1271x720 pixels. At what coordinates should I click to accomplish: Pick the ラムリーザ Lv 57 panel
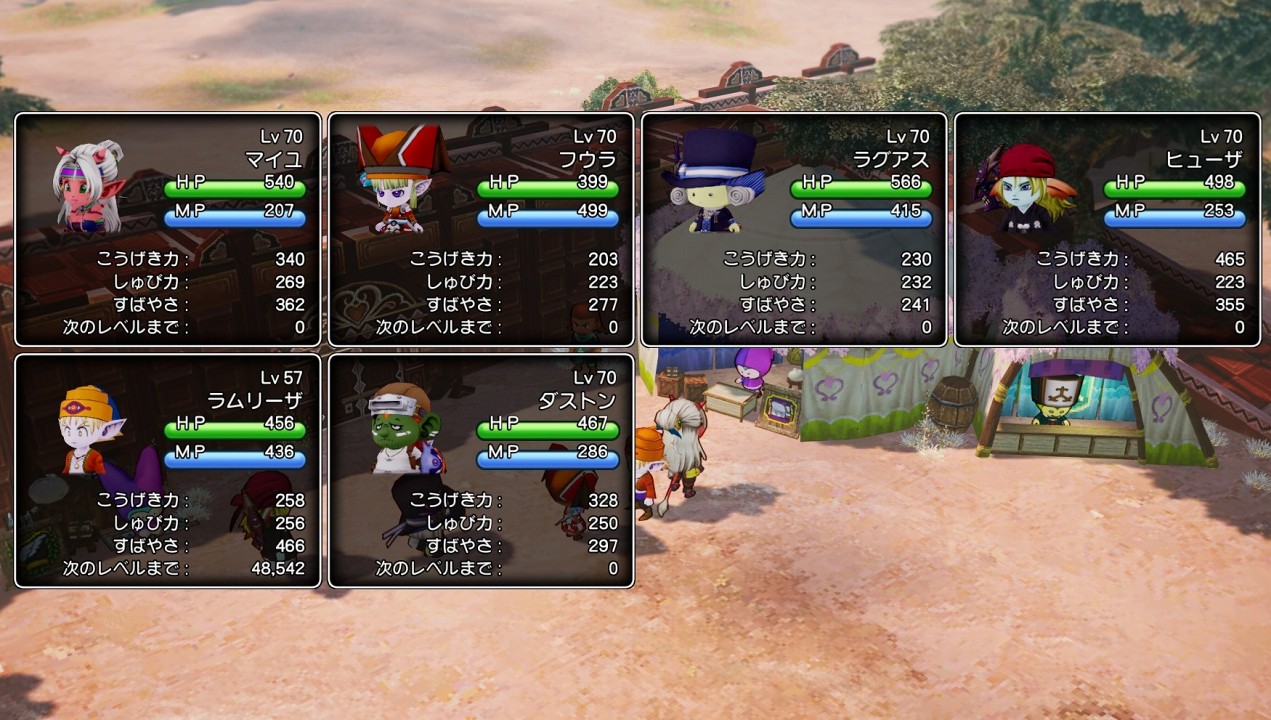click(x=168, y=470)
